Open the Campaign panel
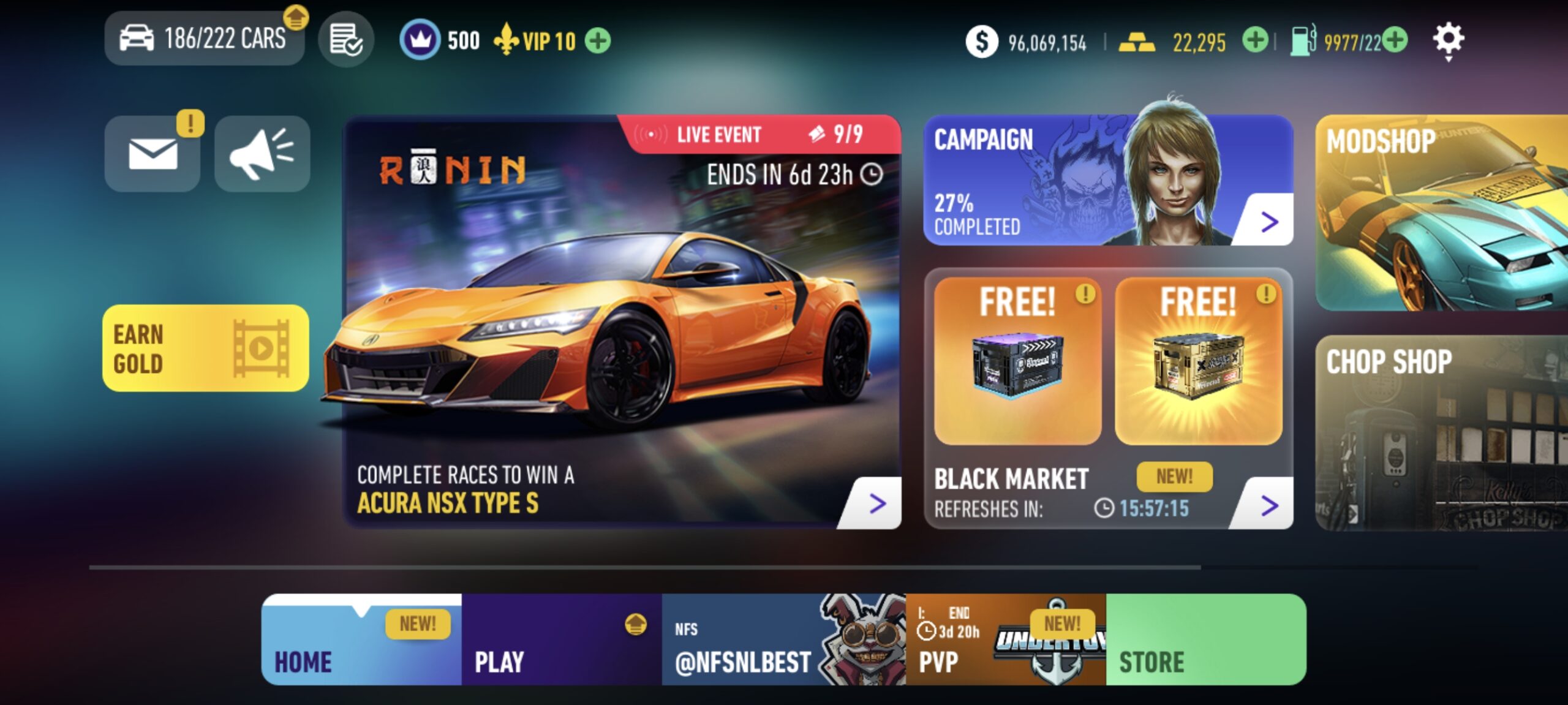Viewport: 1568px width, 705px height. click(1107, 181)
